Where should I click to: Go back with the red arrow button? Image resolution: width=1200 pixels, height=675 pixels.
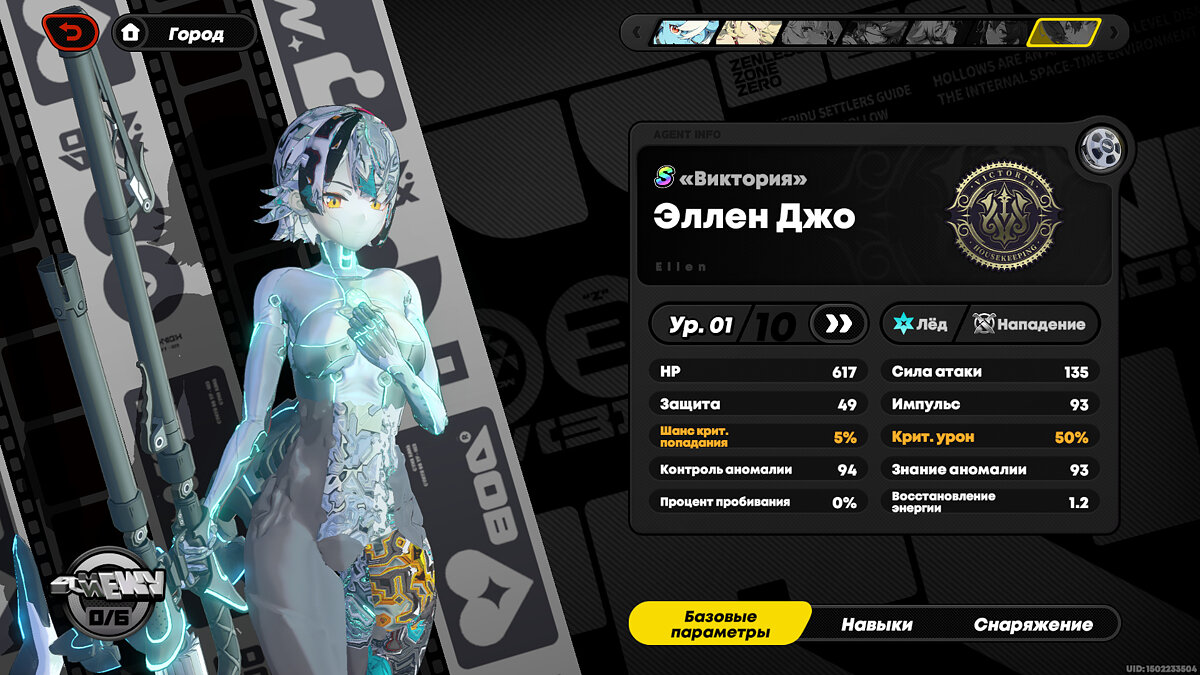(x=70, y=33)
